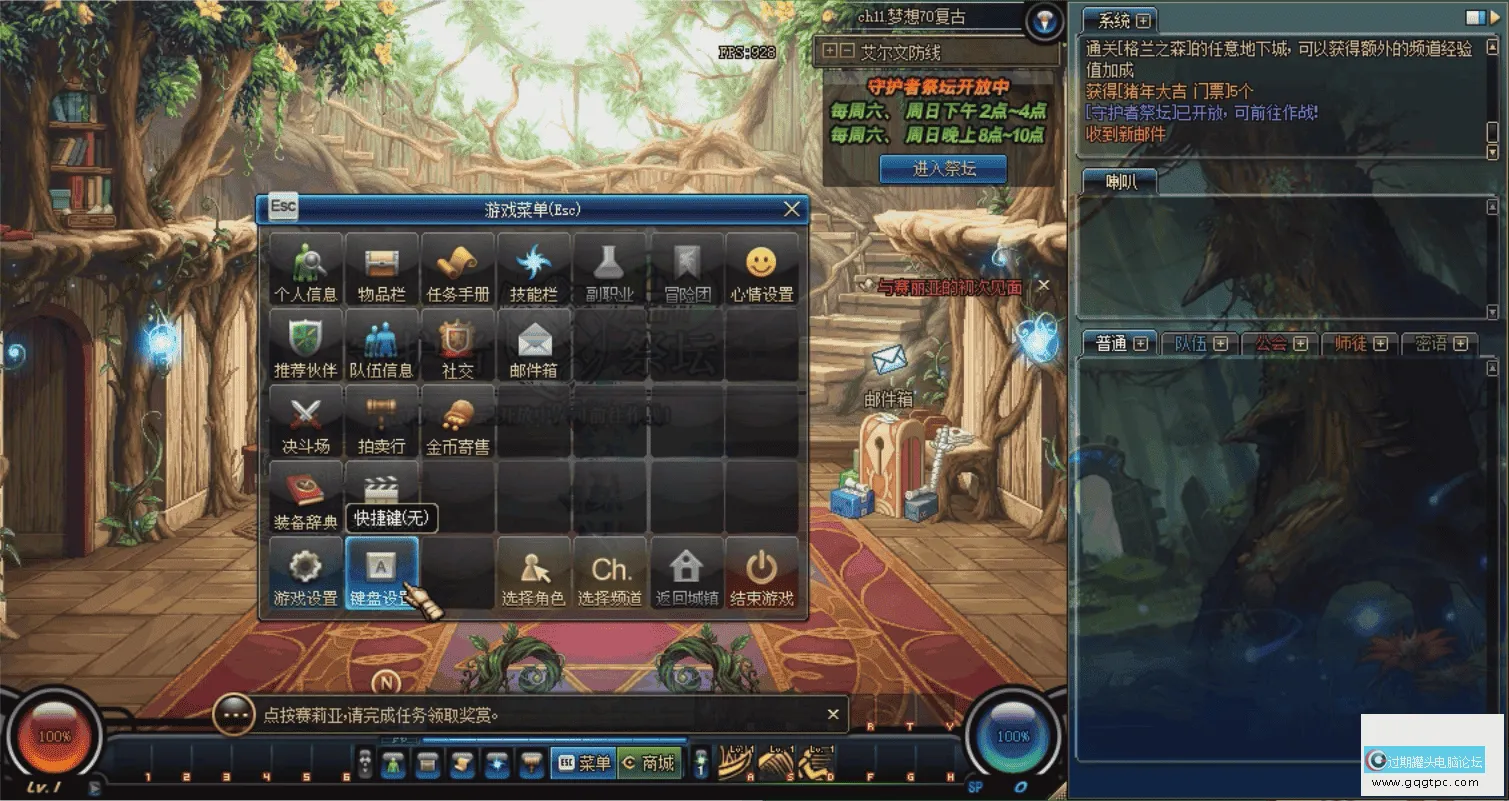Click 结束游戏 to quit game
The image size is (1509, 801).
point(762,574)
